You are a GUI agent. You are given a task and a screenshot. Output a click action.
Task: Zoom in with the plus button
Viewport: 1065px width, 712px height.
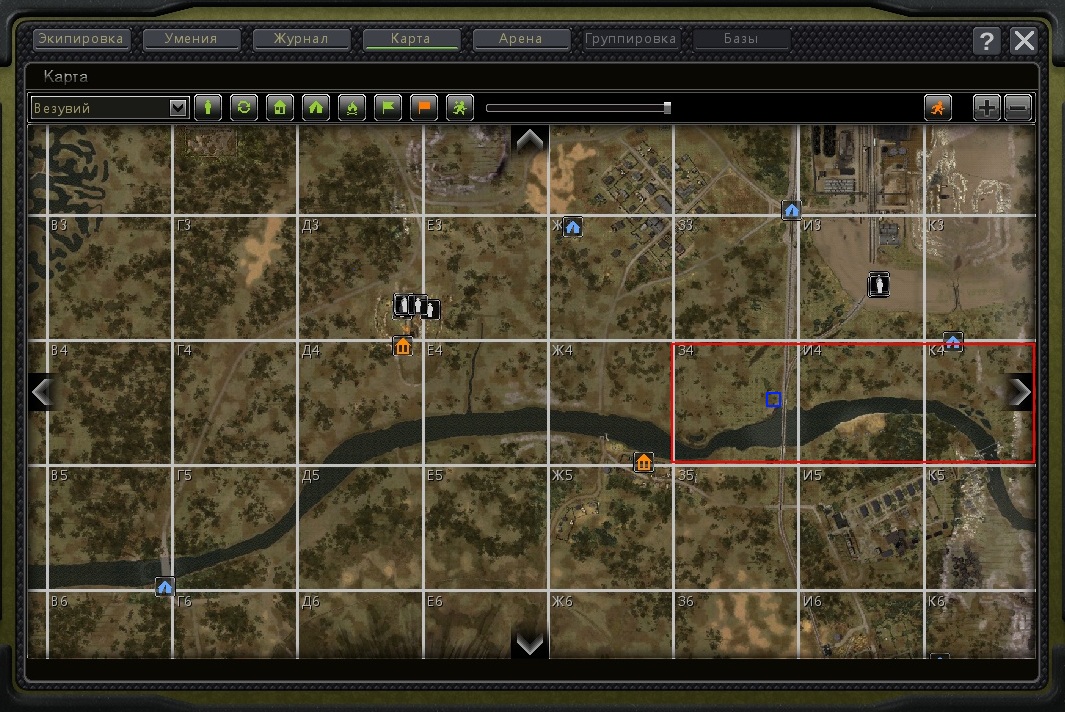pyautogui.click(x=987, y=108)
